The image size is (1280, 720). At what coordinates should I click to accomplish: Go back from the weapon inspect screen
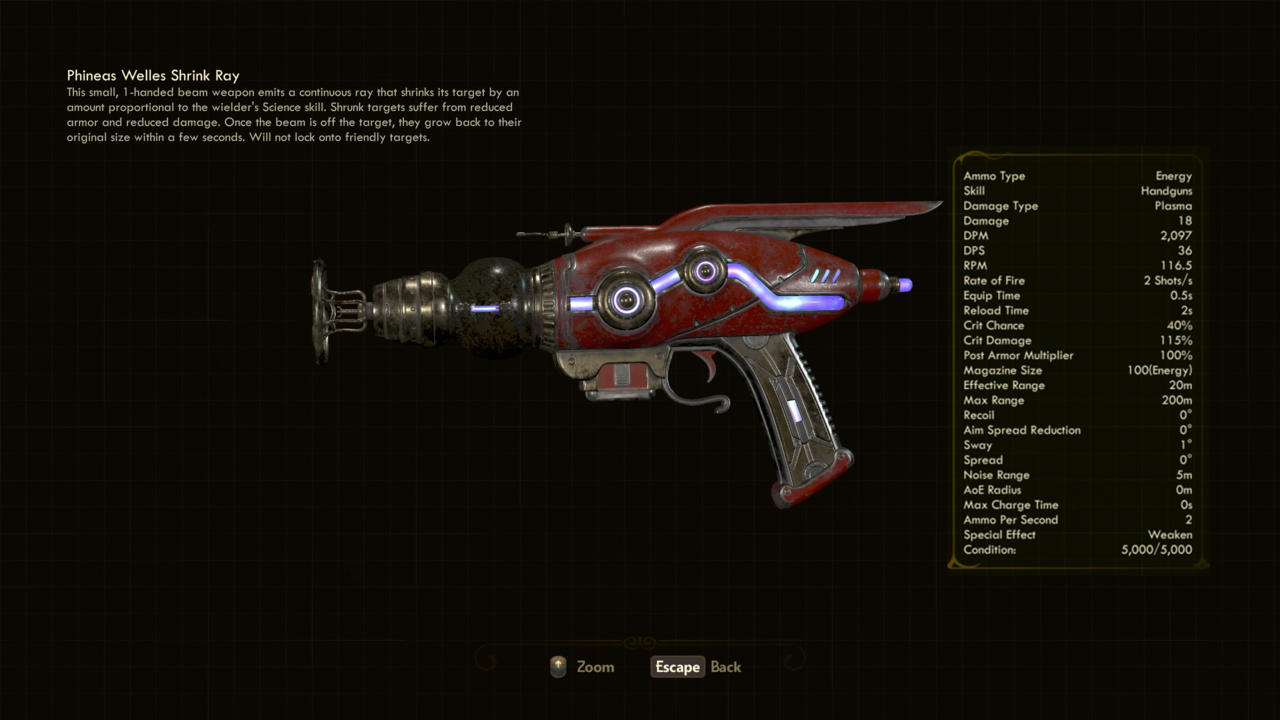click(697, 667)
